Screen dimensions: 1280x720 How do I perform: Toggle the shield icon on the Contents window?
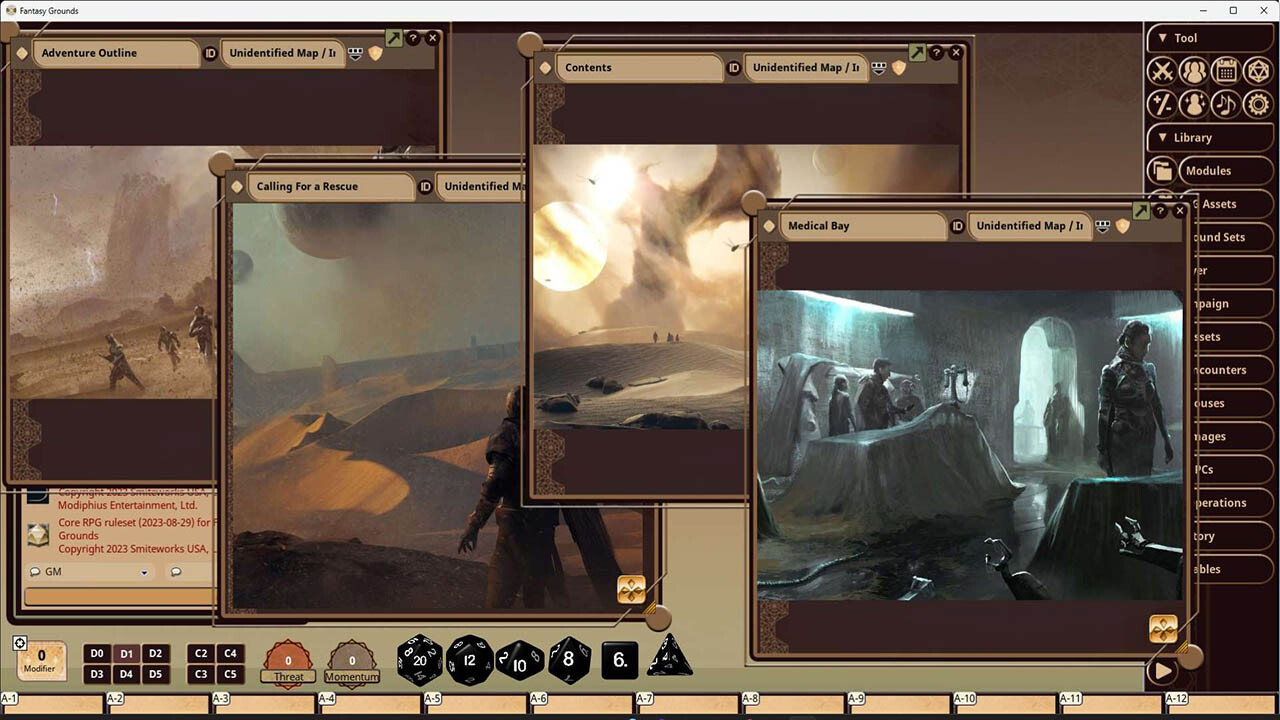tap(898, 67)
